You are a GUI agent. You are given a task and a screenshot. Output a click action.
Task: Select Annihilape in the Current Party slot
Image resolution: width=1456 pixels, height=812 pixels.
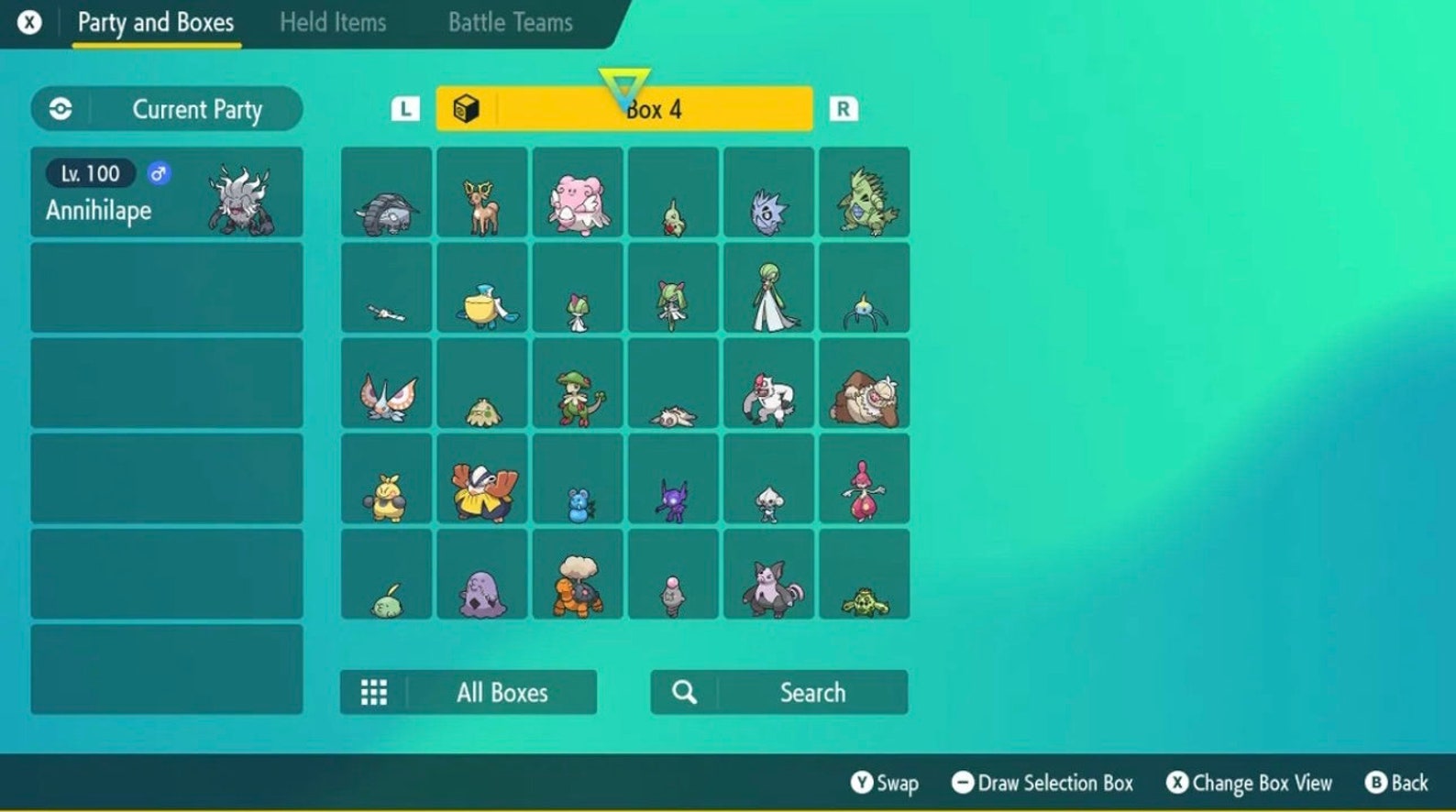pos(167,192)
